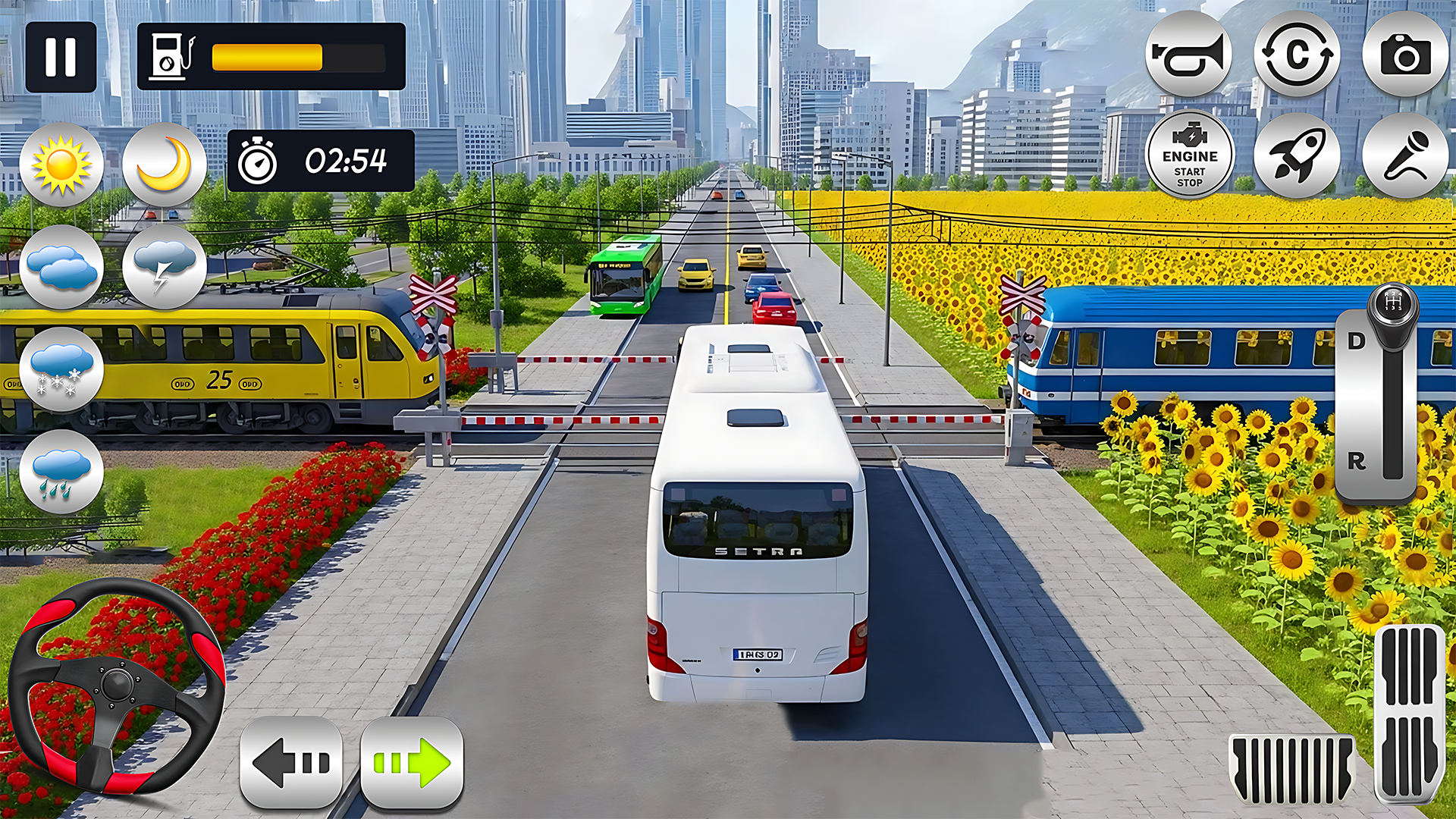Tap the circular C arrows button
The width and height of the screenshot is (1456, 819).
click(x=1297, y=55)
